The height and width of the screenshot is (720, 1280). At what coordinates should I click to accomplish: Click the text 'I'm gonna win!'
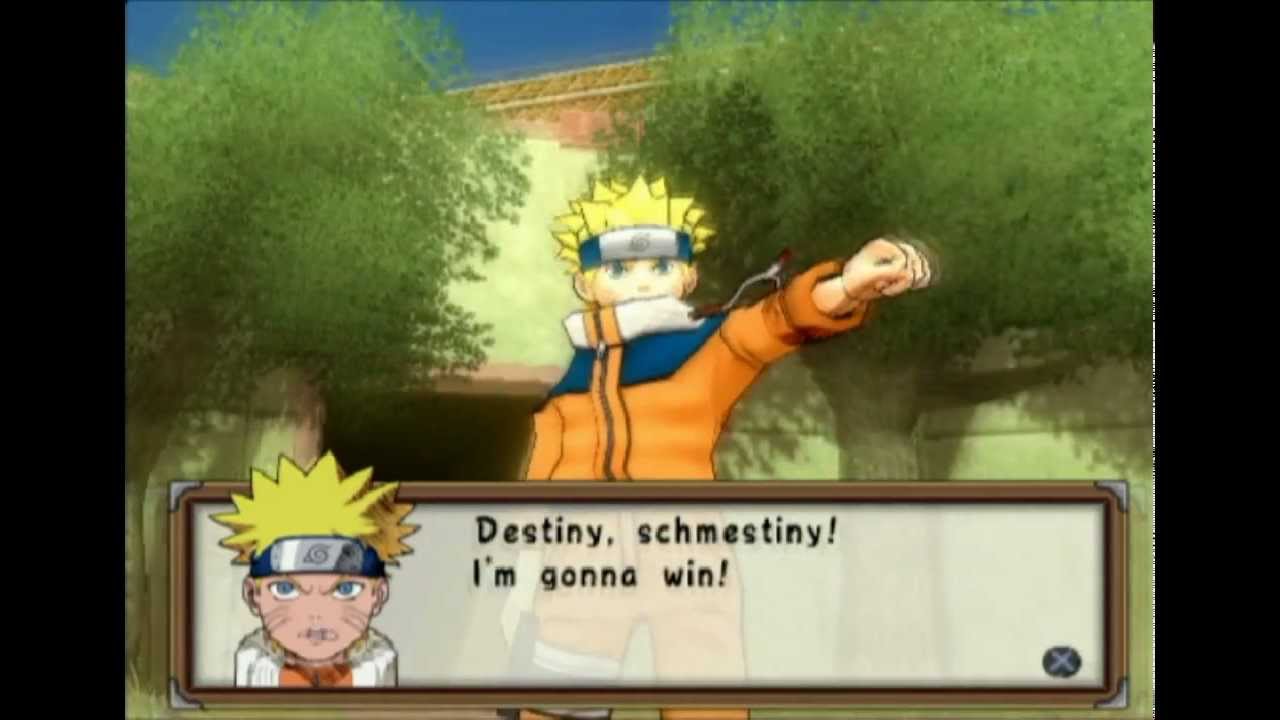[597, 575]
